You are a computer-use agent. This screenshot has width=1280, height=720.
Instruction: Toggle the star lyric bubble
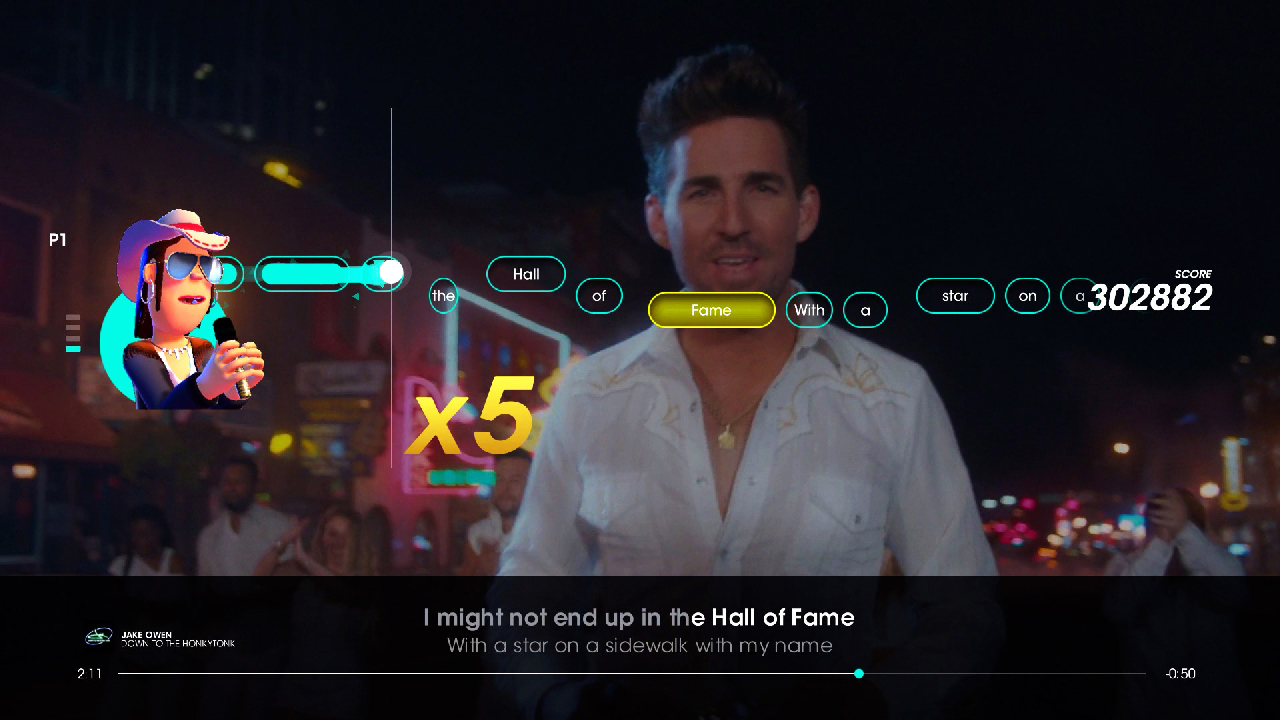coord(955,296)
